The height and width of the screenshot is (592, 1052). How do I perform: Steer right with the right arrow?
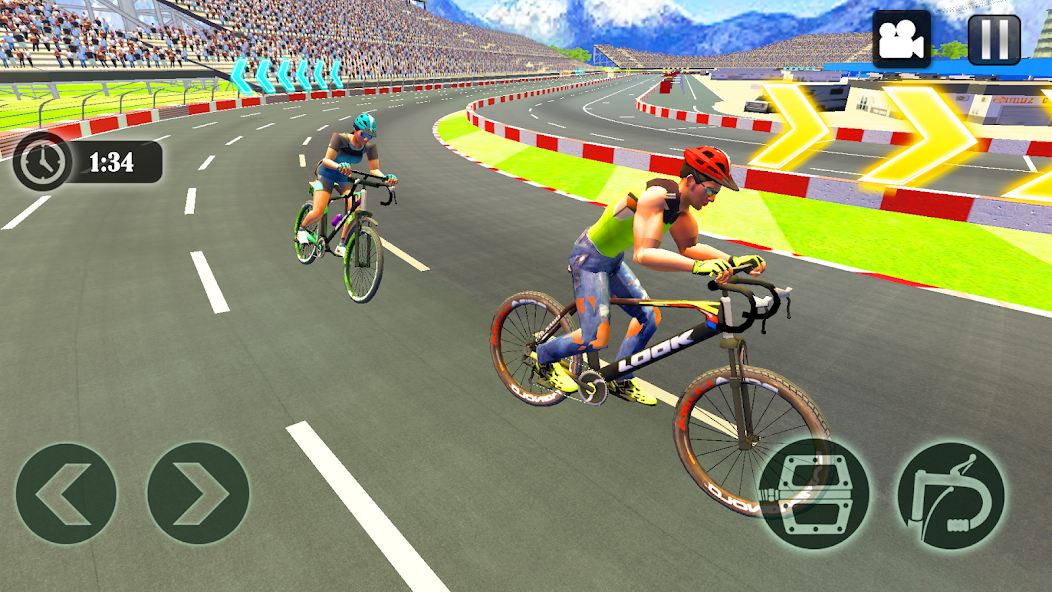[198, 494]
